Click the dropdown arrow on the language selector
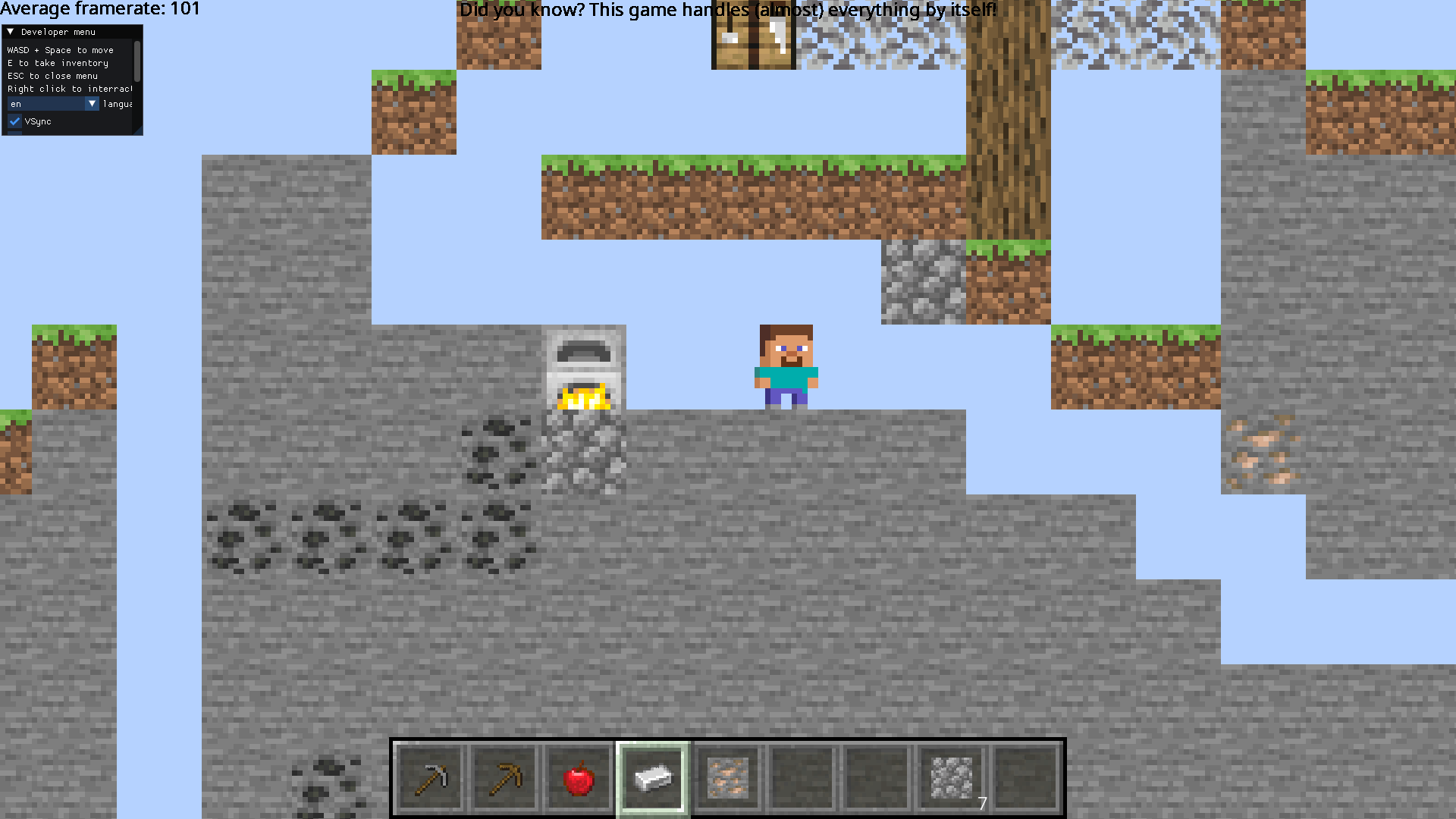 (92, 104)
